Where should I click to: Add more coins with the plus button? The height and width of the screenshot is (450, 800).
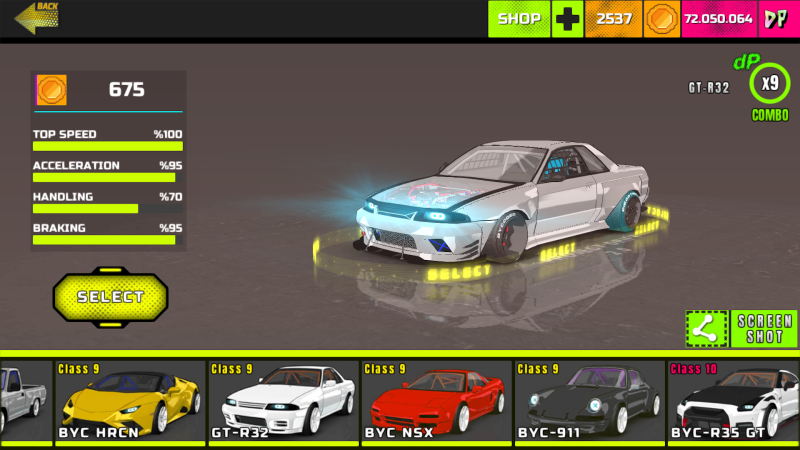point(568,19)
